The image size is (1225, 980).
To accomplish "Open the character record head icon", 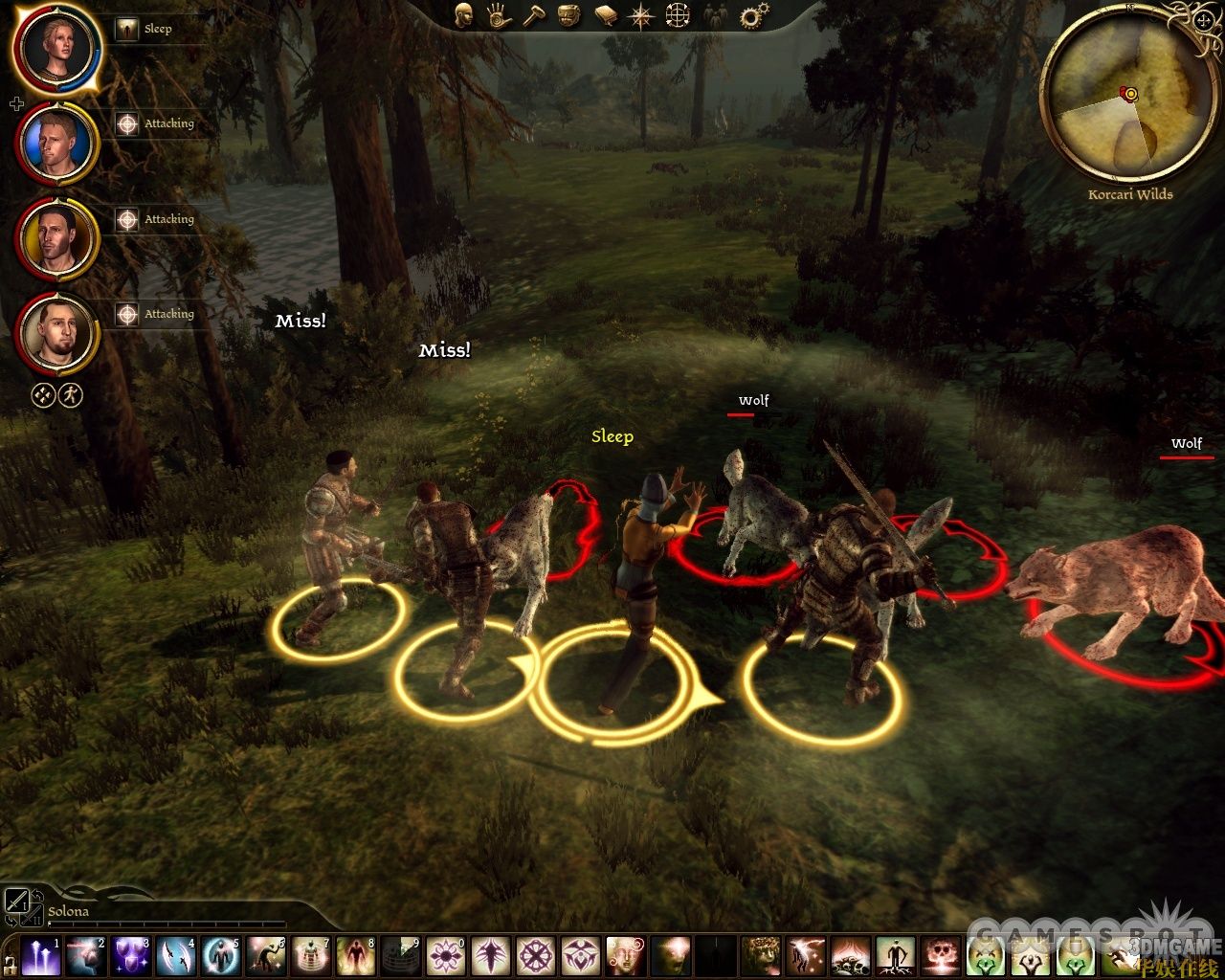I will point(464,15).
